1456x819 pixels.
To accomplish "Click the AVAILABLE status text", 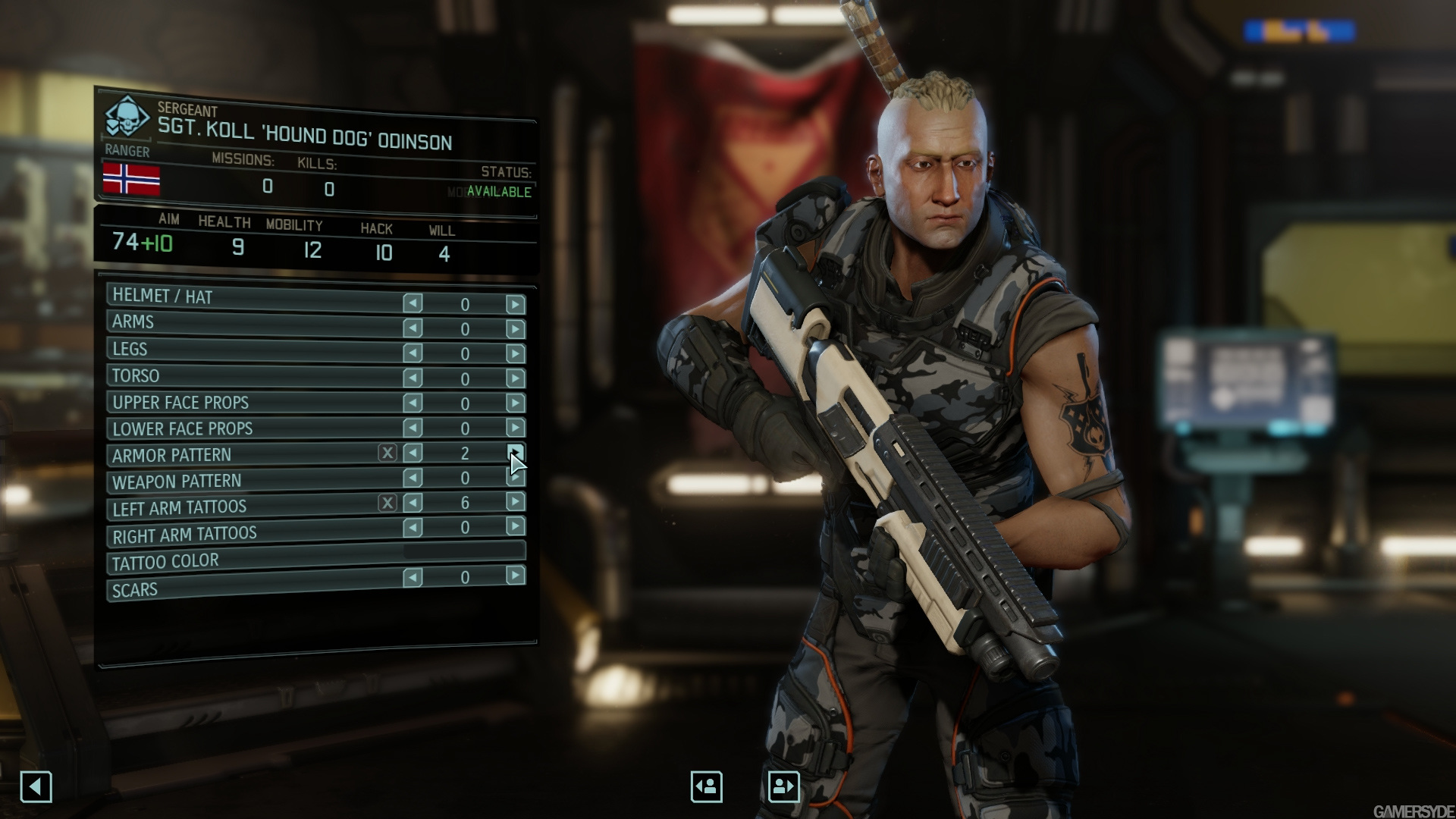I will 501,192.
